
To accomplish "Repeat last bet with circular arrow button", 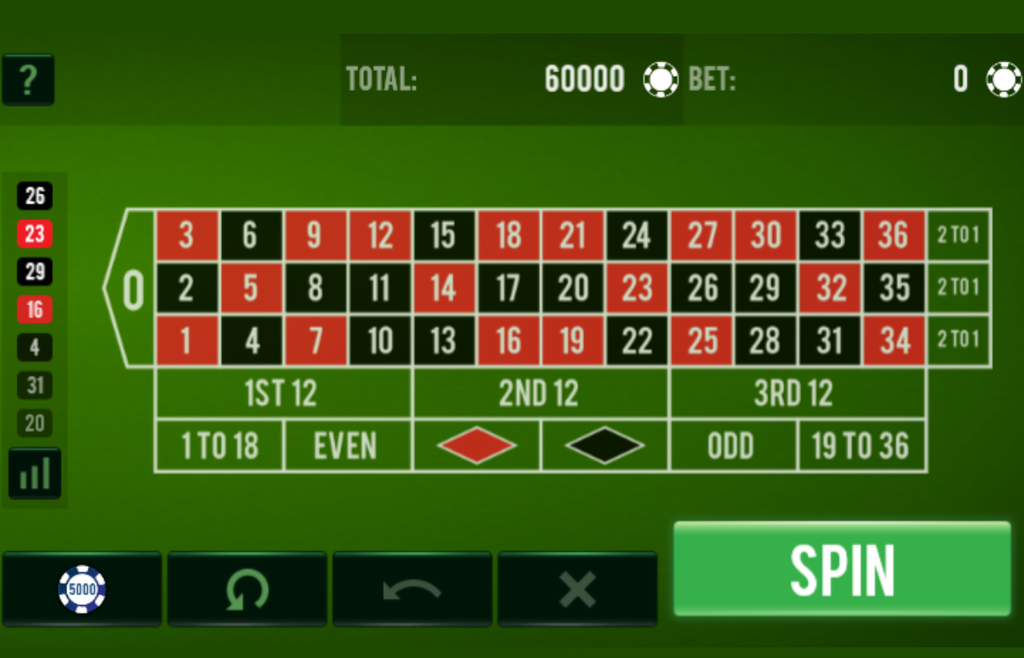I will [247, 589].
